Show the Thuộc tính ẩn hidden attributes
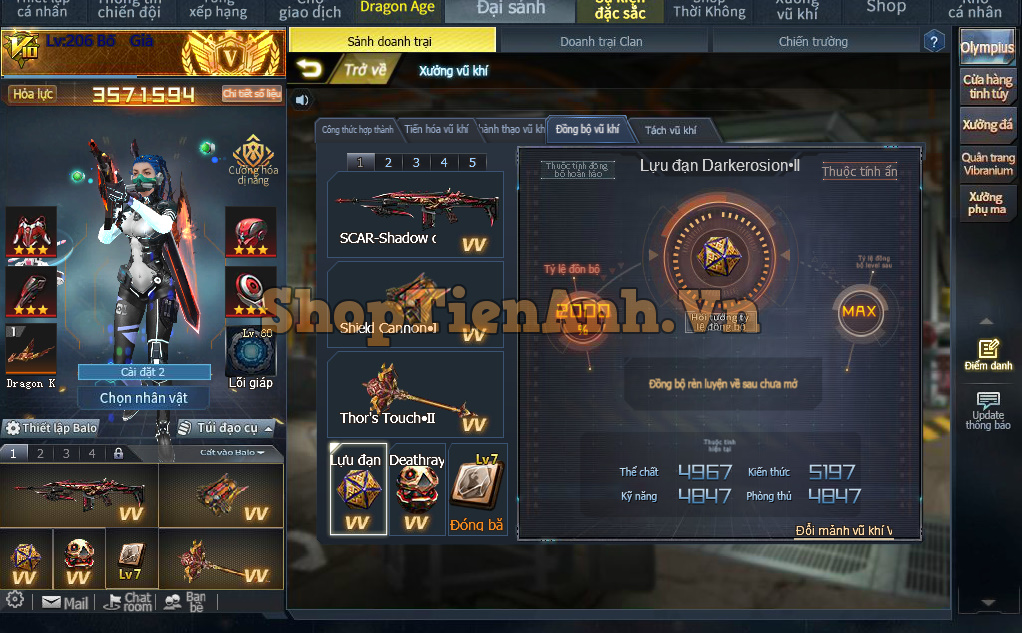 [x=859, y=172]
